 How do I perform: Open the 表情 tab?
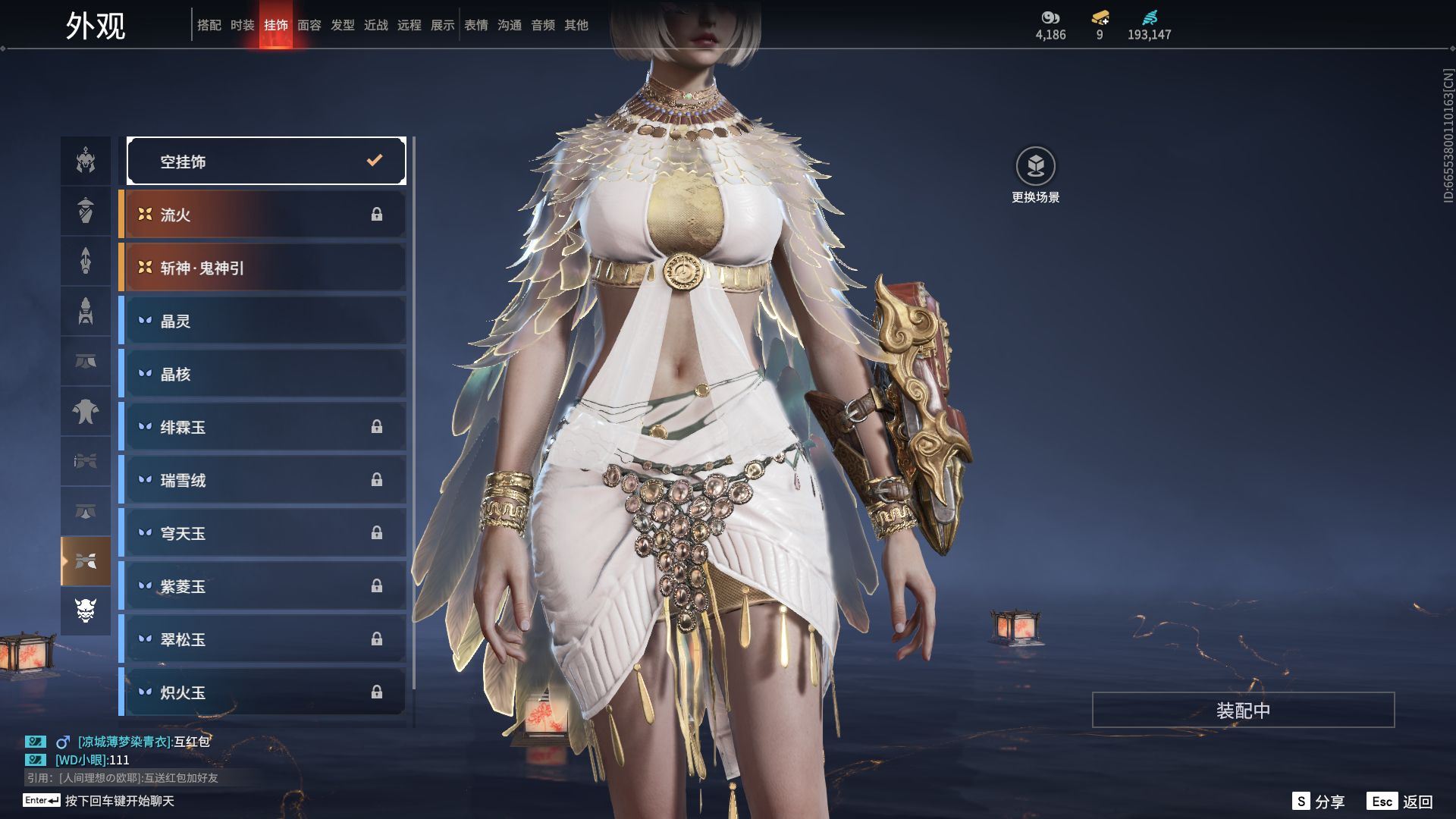[x=476, y=25]
